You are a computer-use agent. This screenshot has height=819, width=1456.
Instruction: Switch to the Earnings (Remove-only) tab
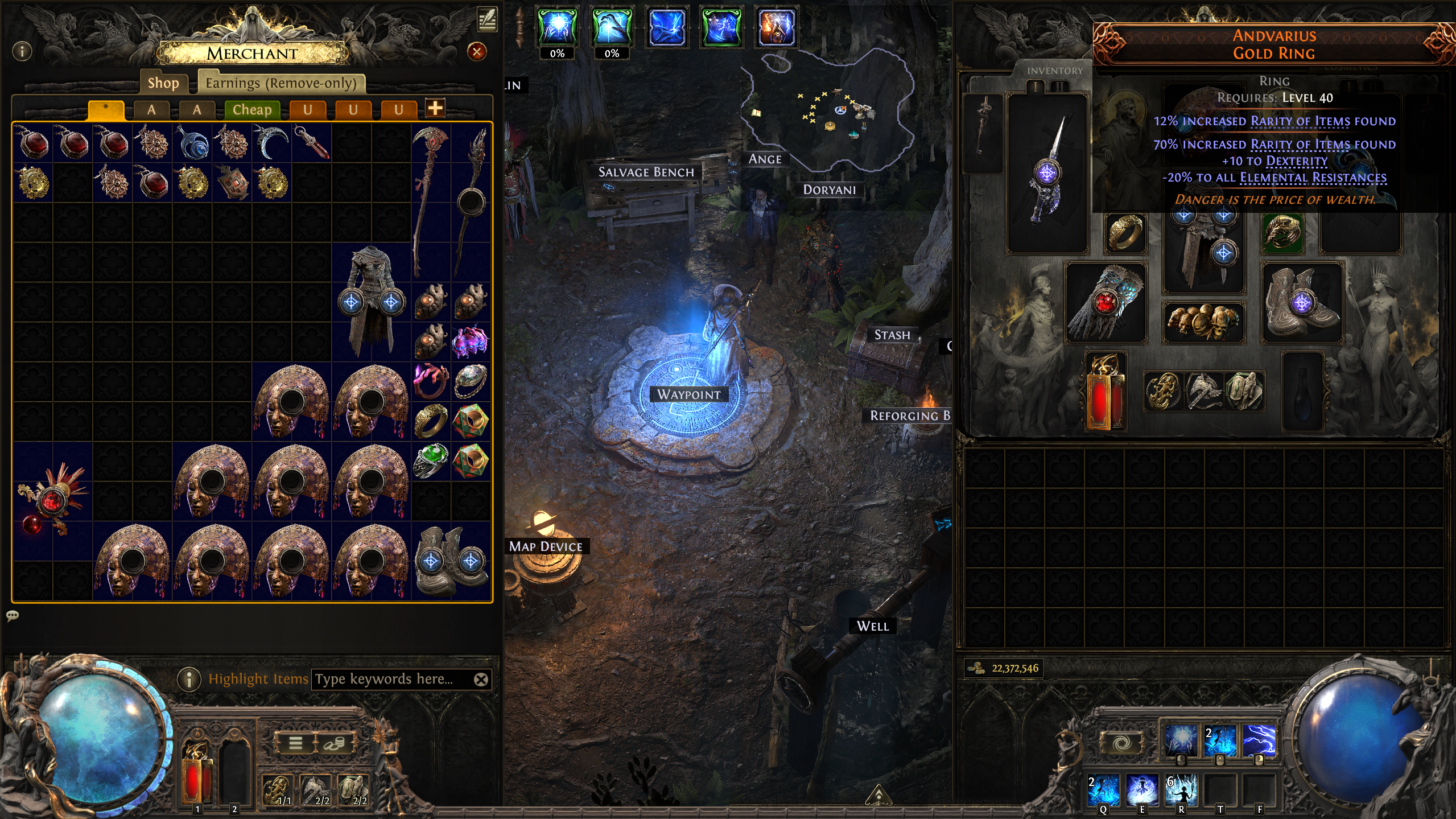coord(281,83)
